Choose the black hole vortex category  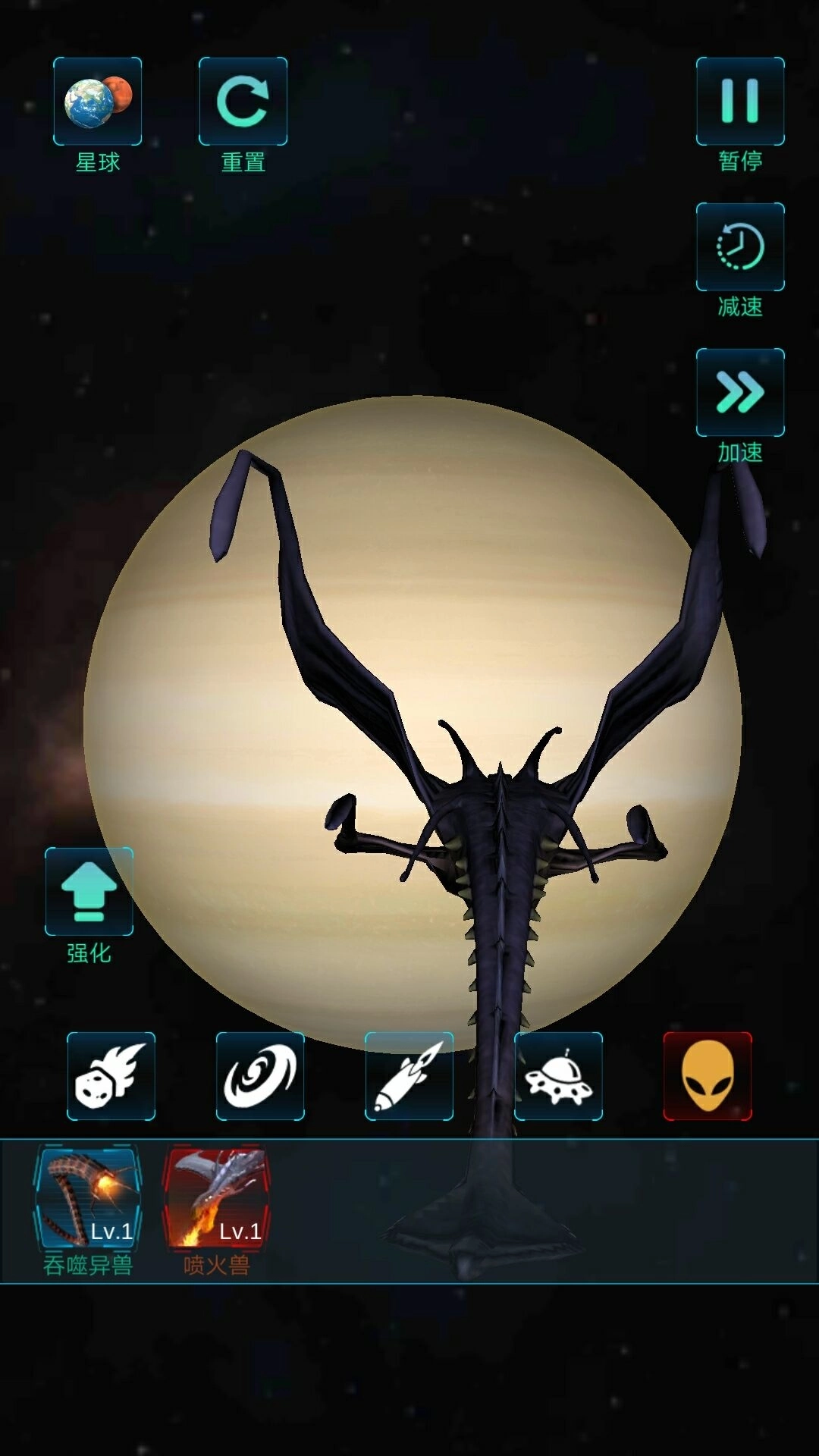coord(260,1076)
